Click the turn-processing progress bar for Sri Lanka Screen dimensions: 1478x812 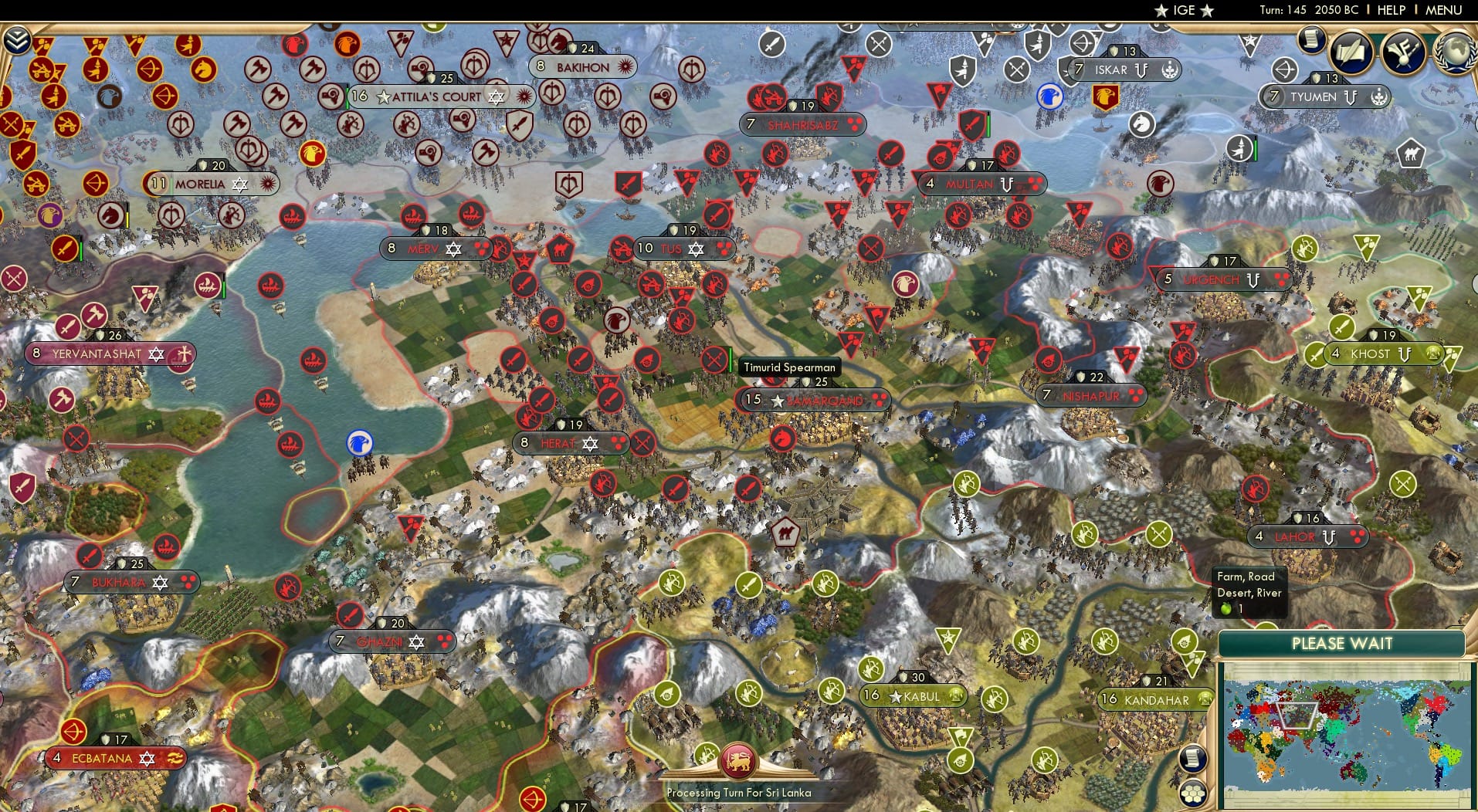(739, 793)
